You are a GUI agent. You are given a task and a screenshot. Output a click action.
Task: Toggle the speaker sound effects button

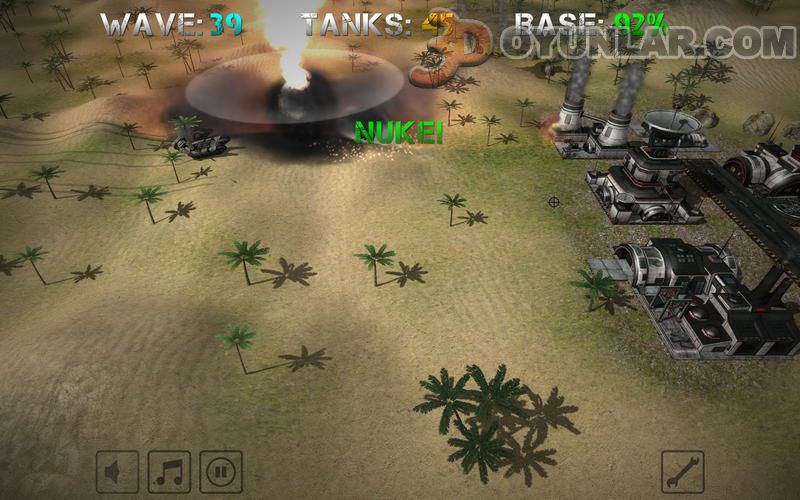117,471
